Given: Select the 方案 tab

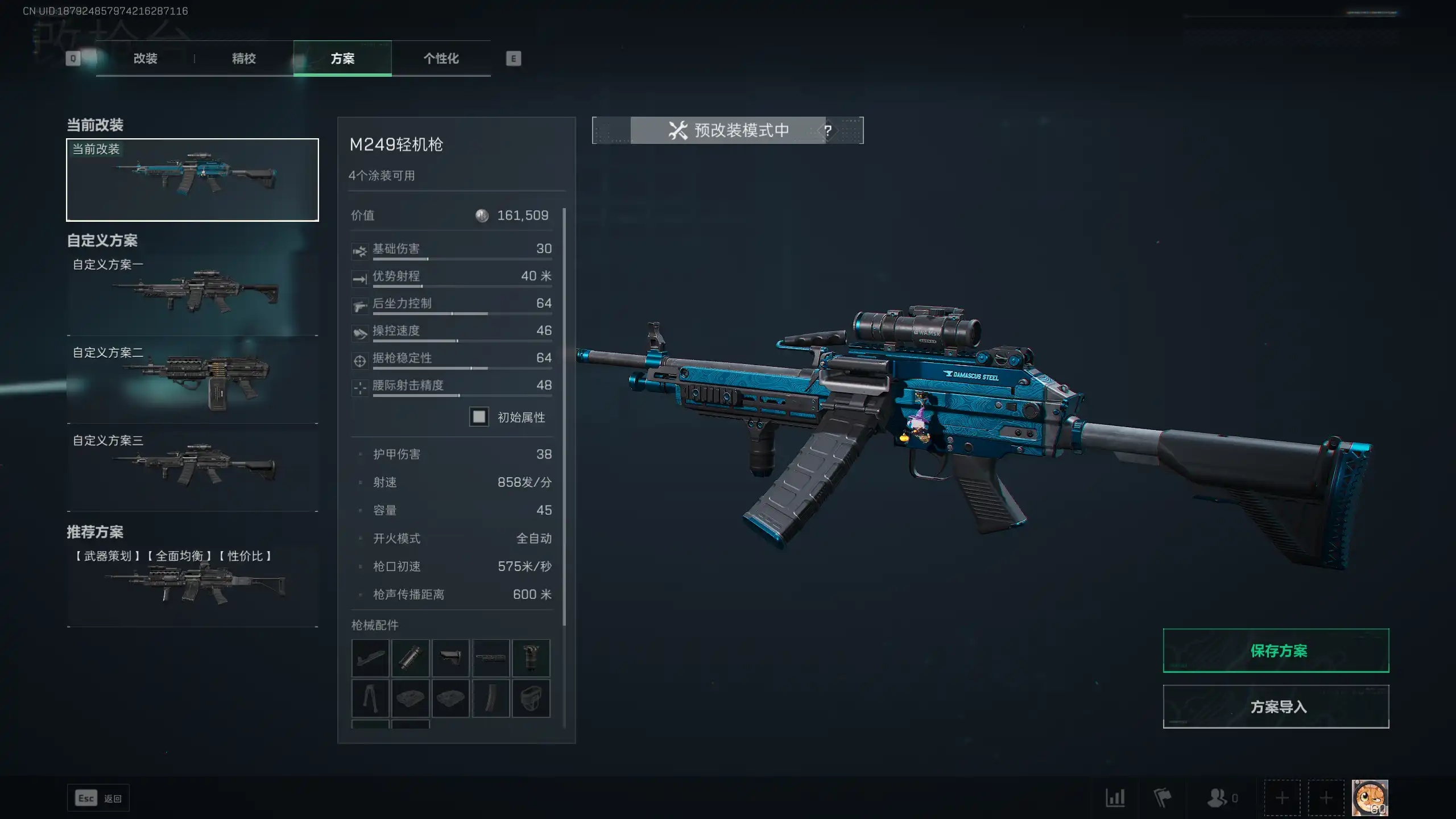Looking at the screenshot, I should 342,59.
